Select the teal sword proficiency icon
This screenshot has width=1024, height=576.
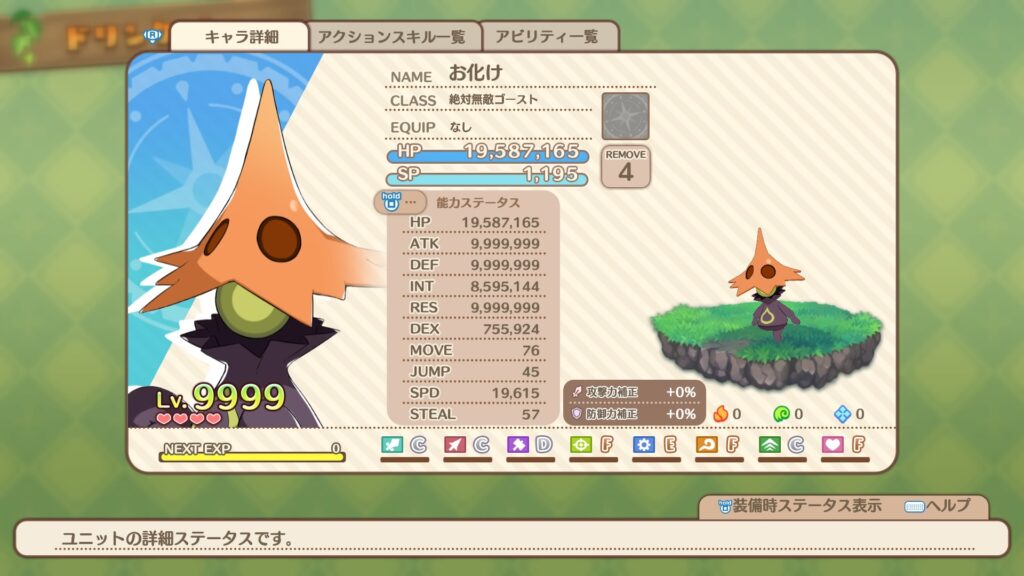pyautogui.click(x=392, y=444)
